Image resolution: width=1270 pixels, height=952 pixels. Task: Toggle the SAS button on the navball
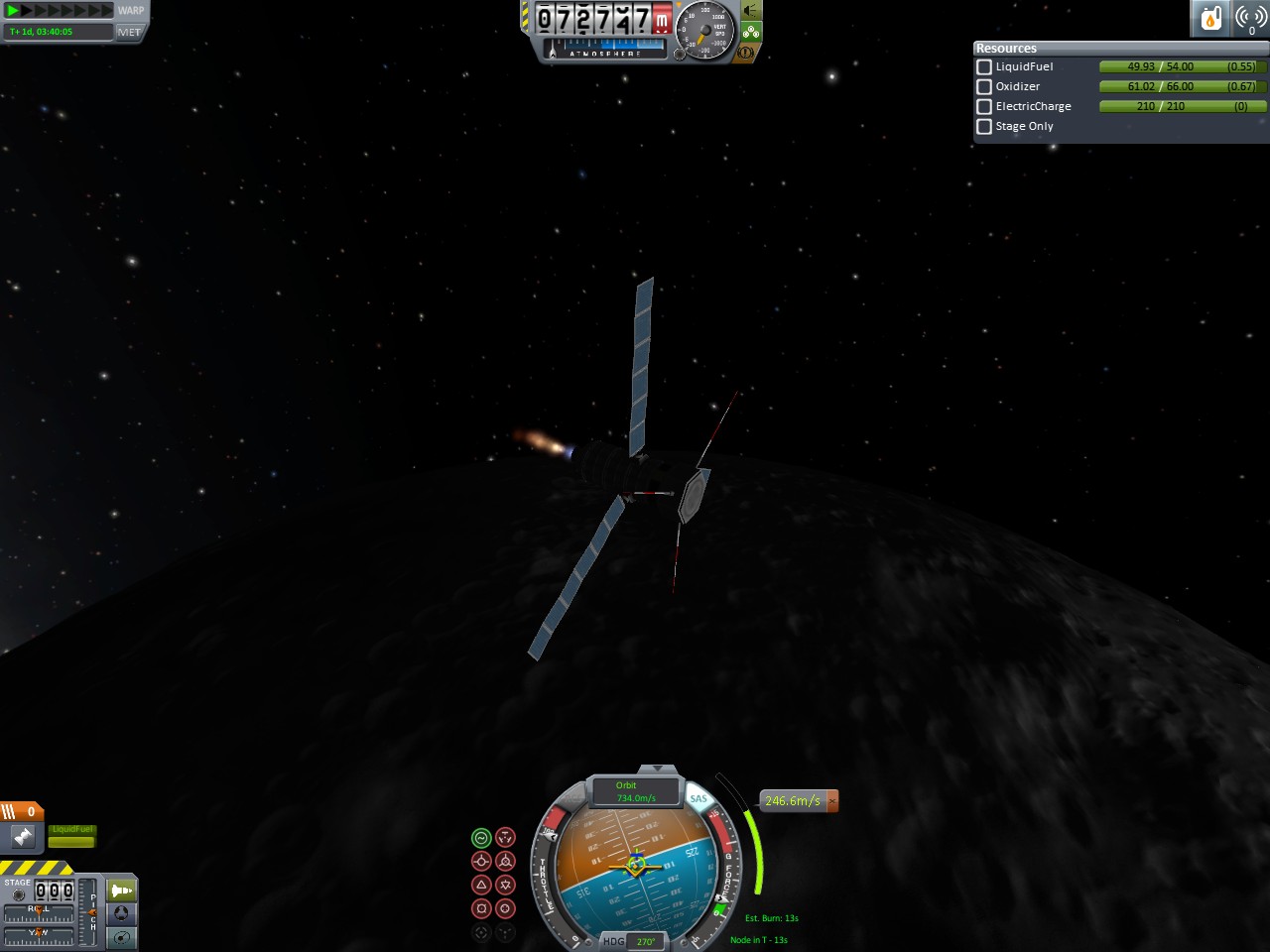(698, 798)
